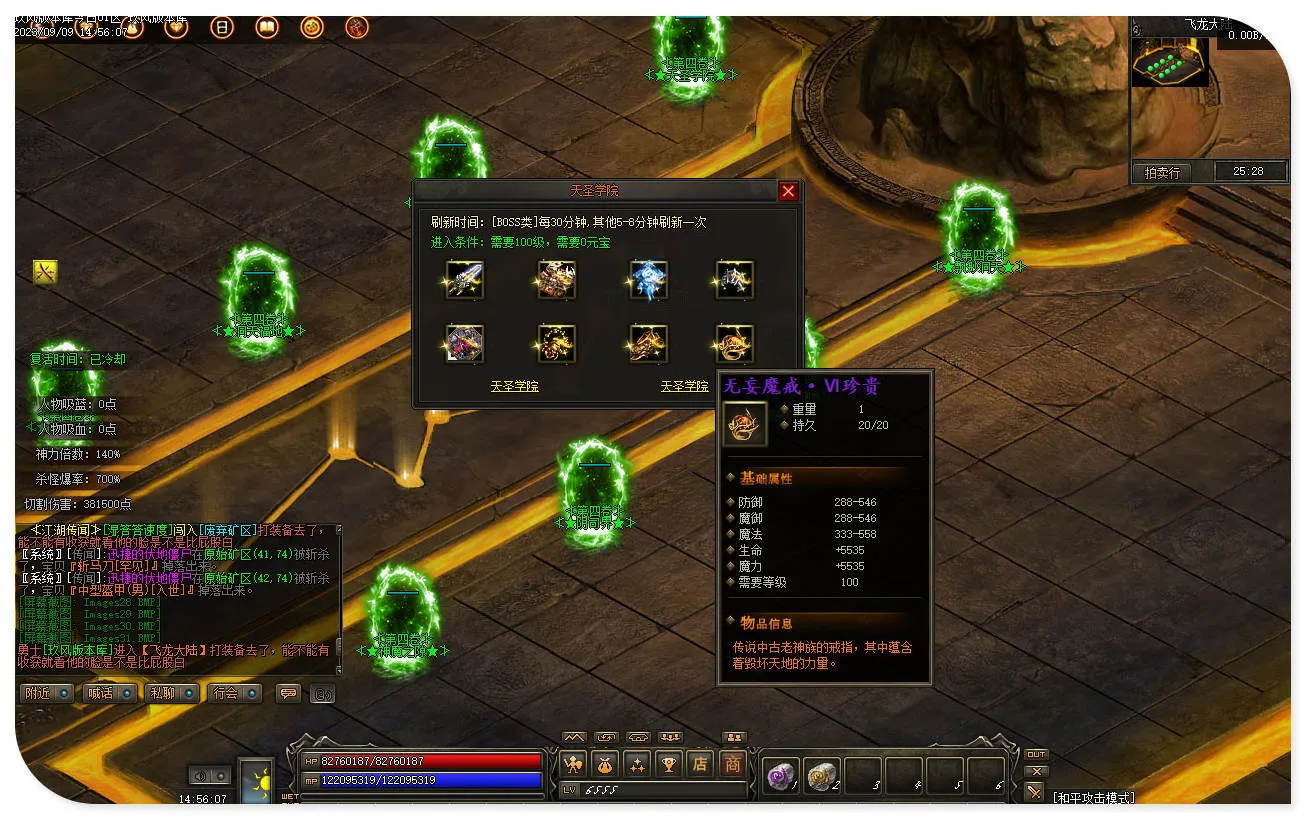
Task: Switch chat to the 私聊 channel
Action: coord(169,693)
